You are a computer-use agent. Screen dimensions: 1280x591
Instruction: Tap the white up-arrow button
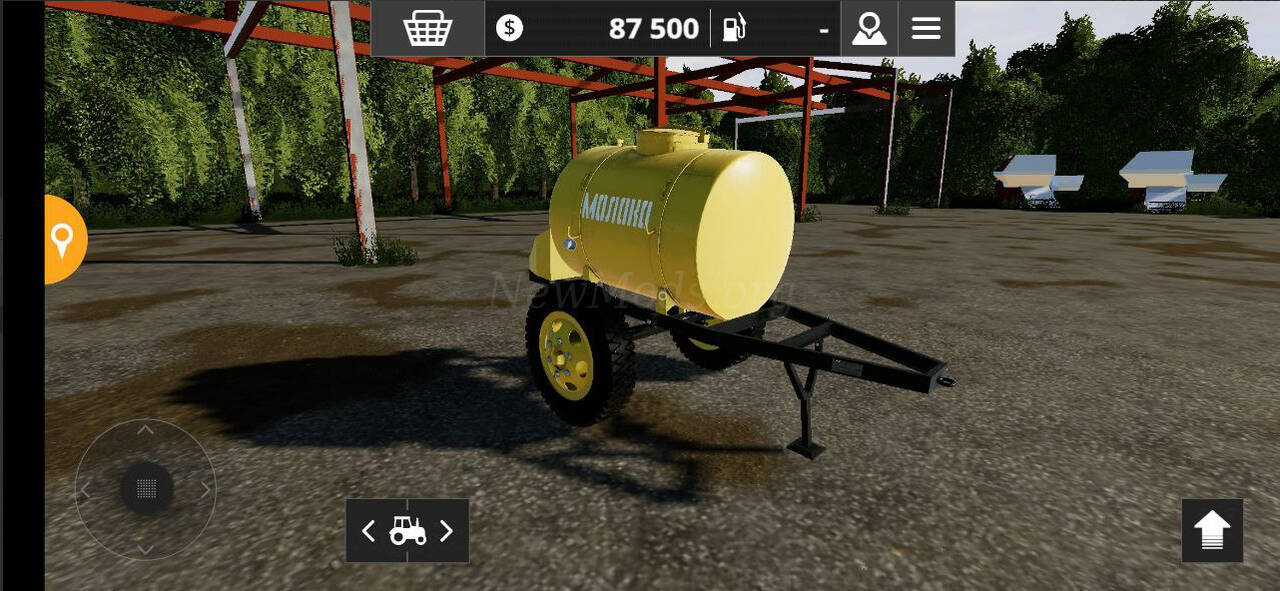[1212, 530]
